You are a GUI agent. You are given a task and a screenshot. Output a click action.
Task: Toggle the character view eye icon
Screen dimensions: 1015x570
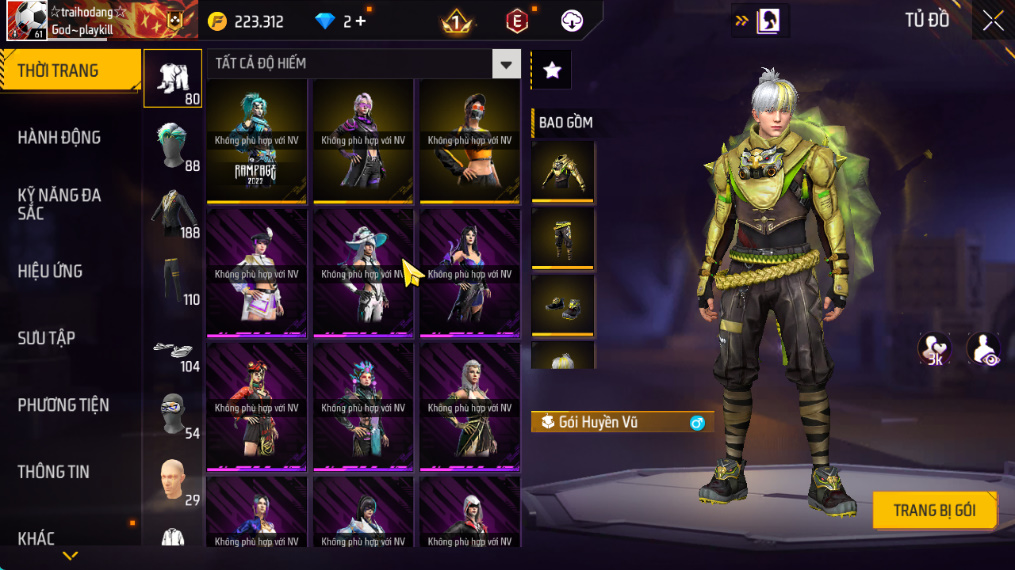pos(983,349)
